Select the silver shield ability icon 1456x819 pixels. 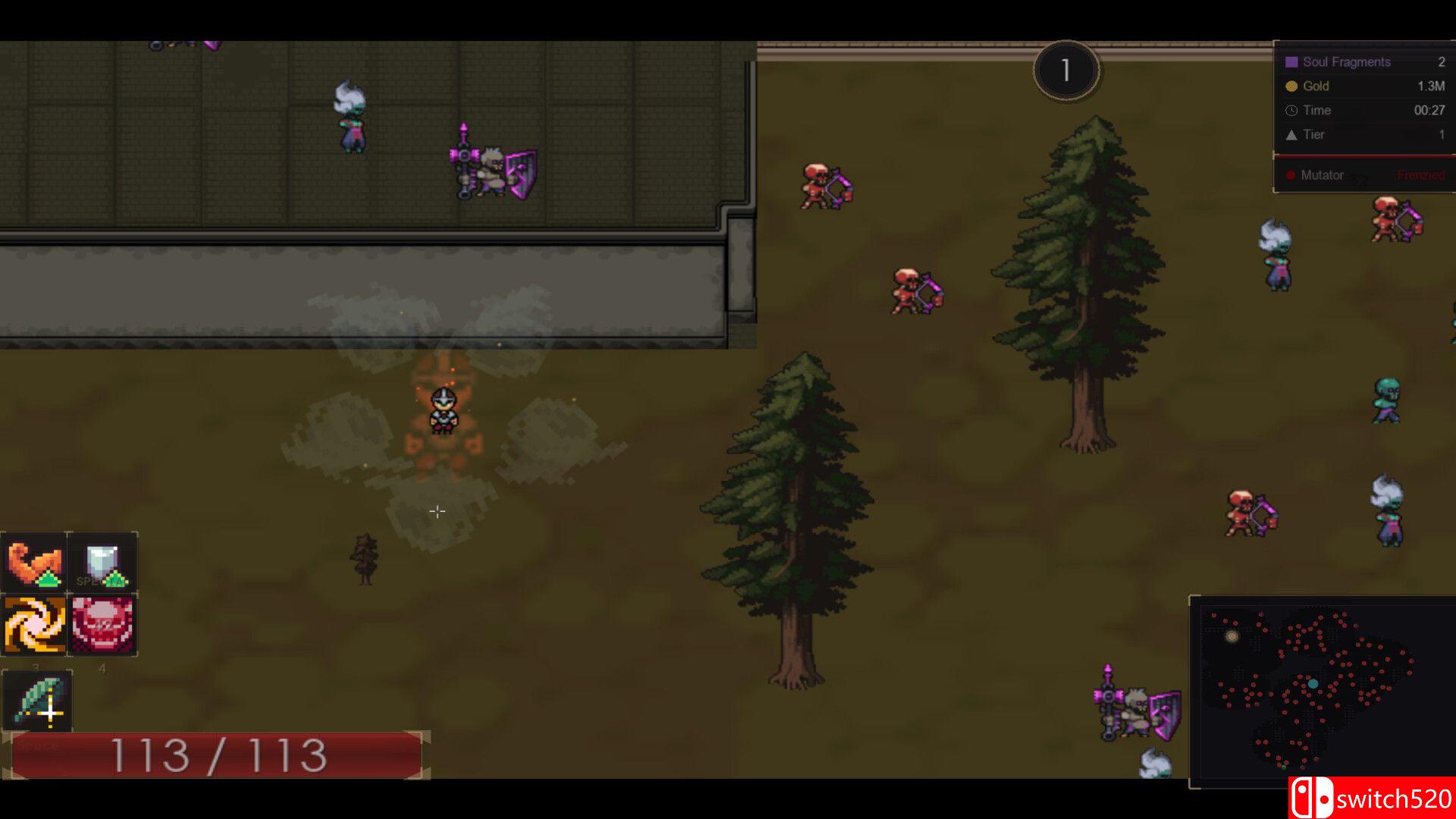[x=102, y=563]
